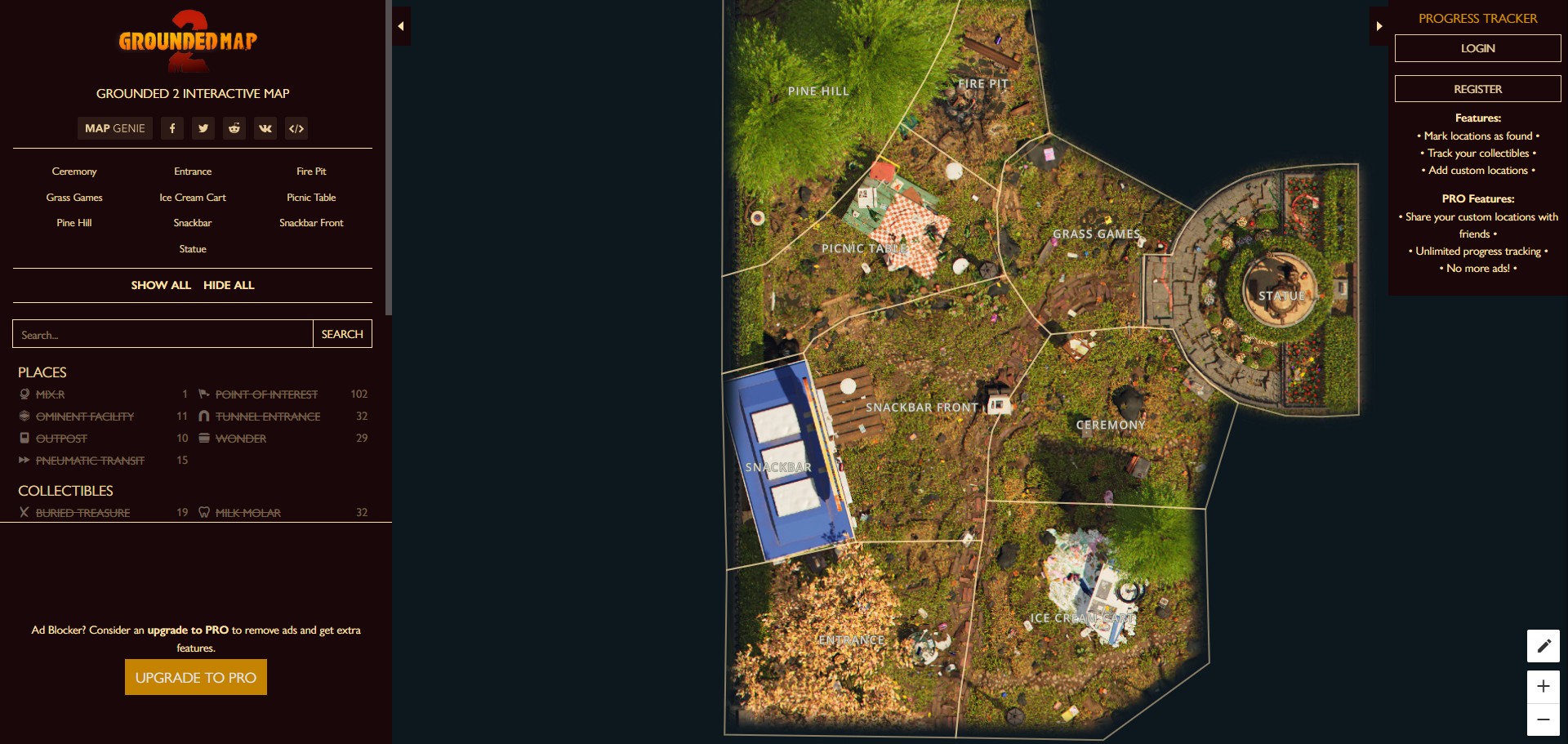Share the map via the Facebook icon
Viewport: 1568px width, 744px height.
pyautogui.click(x=171, y=128)
